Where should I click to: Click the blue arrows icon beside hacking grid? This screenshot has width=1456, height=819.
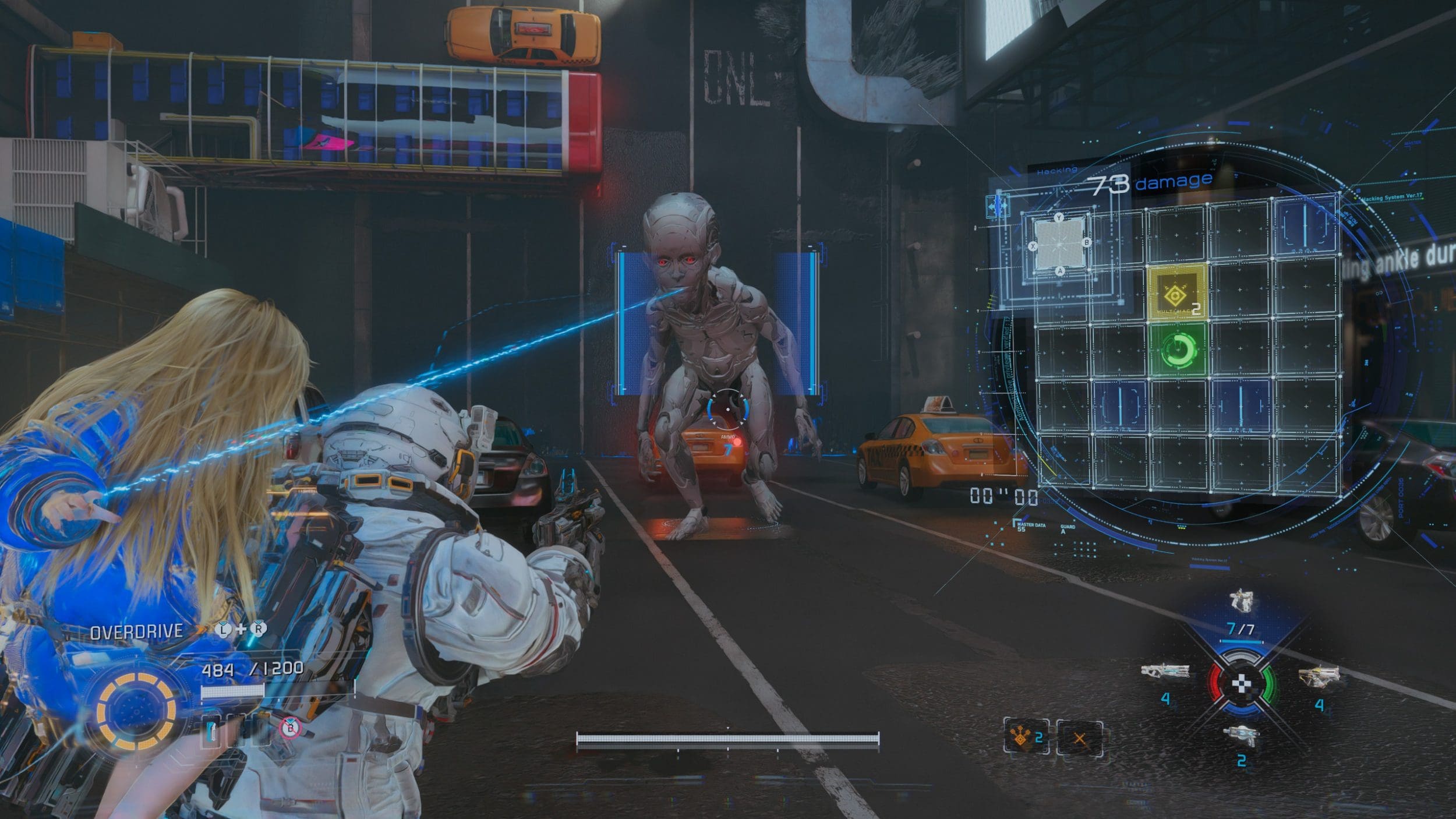998,206
